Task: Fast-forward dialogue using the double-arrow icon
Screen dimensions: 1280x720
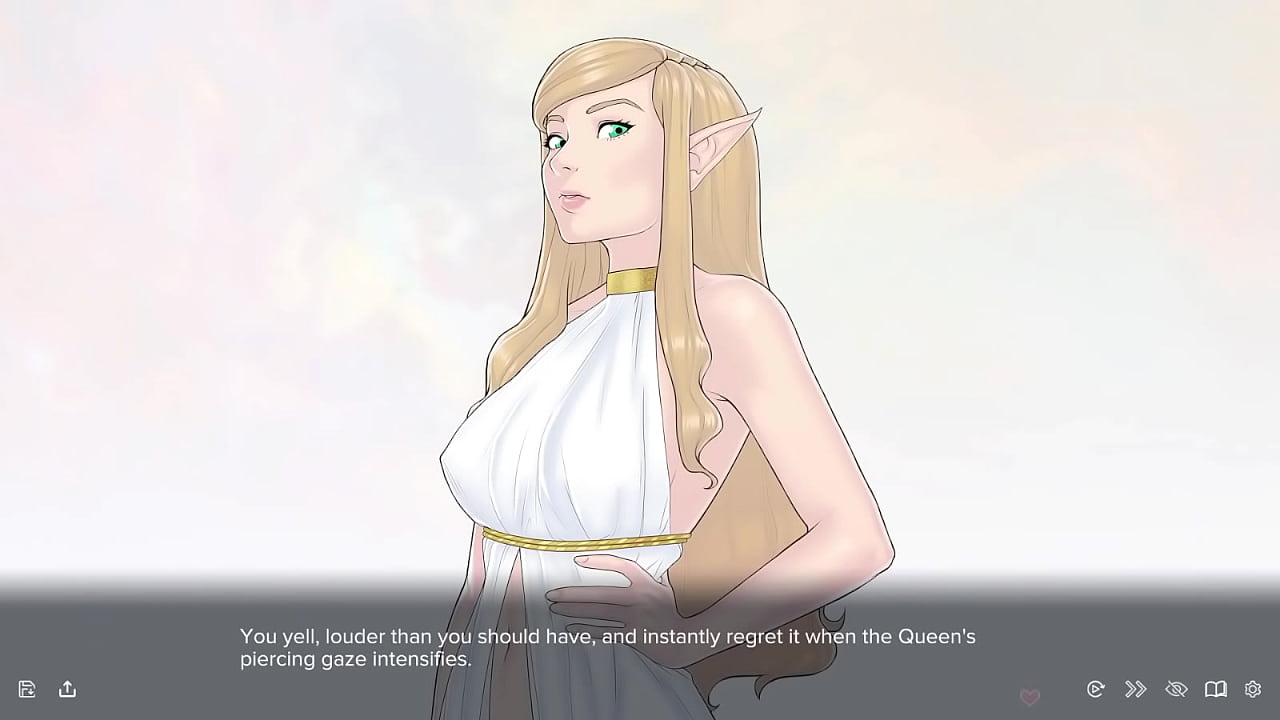Action: (x=1136, y=689)
